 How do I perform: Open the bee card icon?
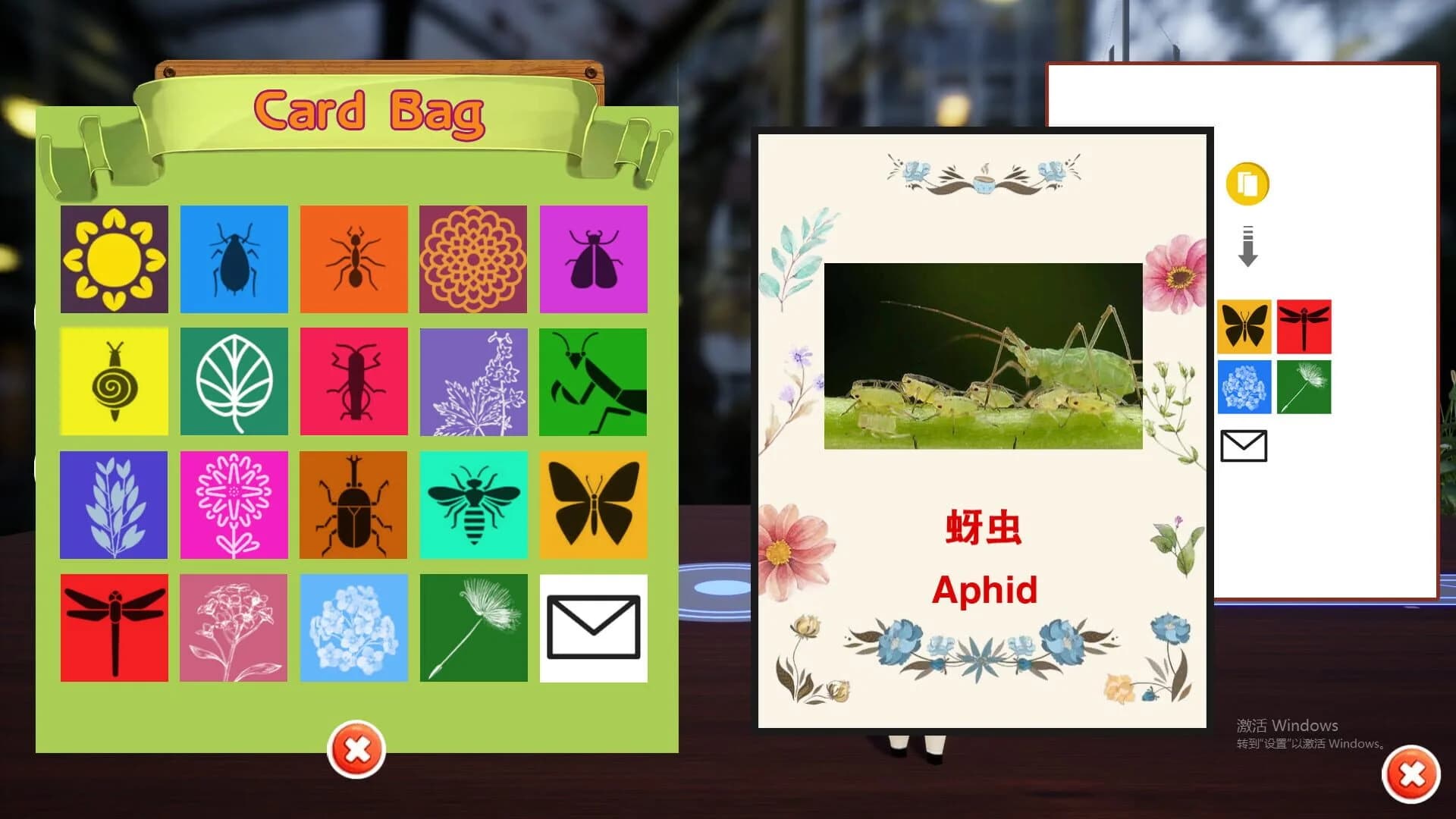[x=474, y=505]
